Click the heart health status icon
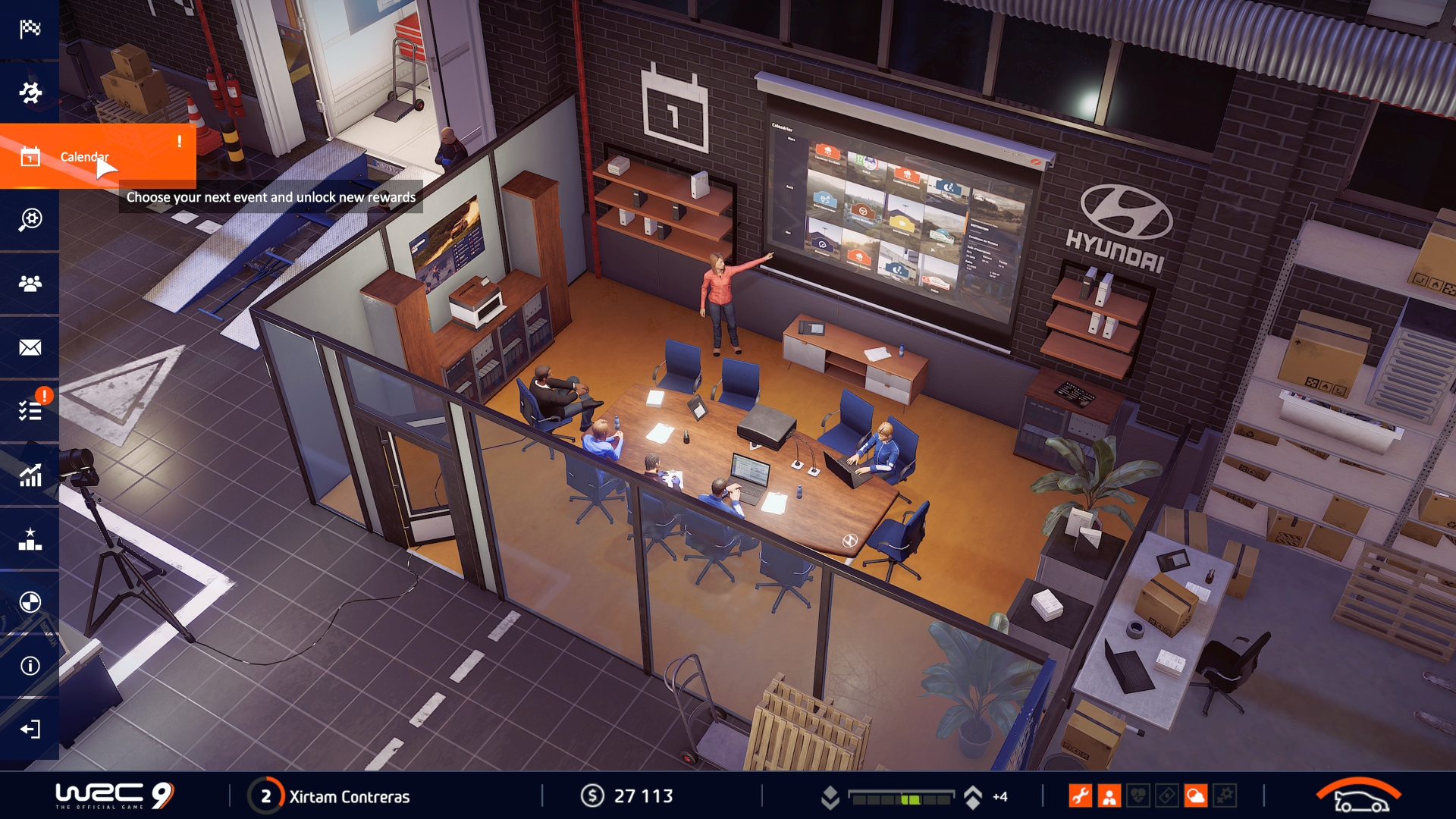Image resolution: width=1456 pixels, height=819 pixels. pos(1138,796)
